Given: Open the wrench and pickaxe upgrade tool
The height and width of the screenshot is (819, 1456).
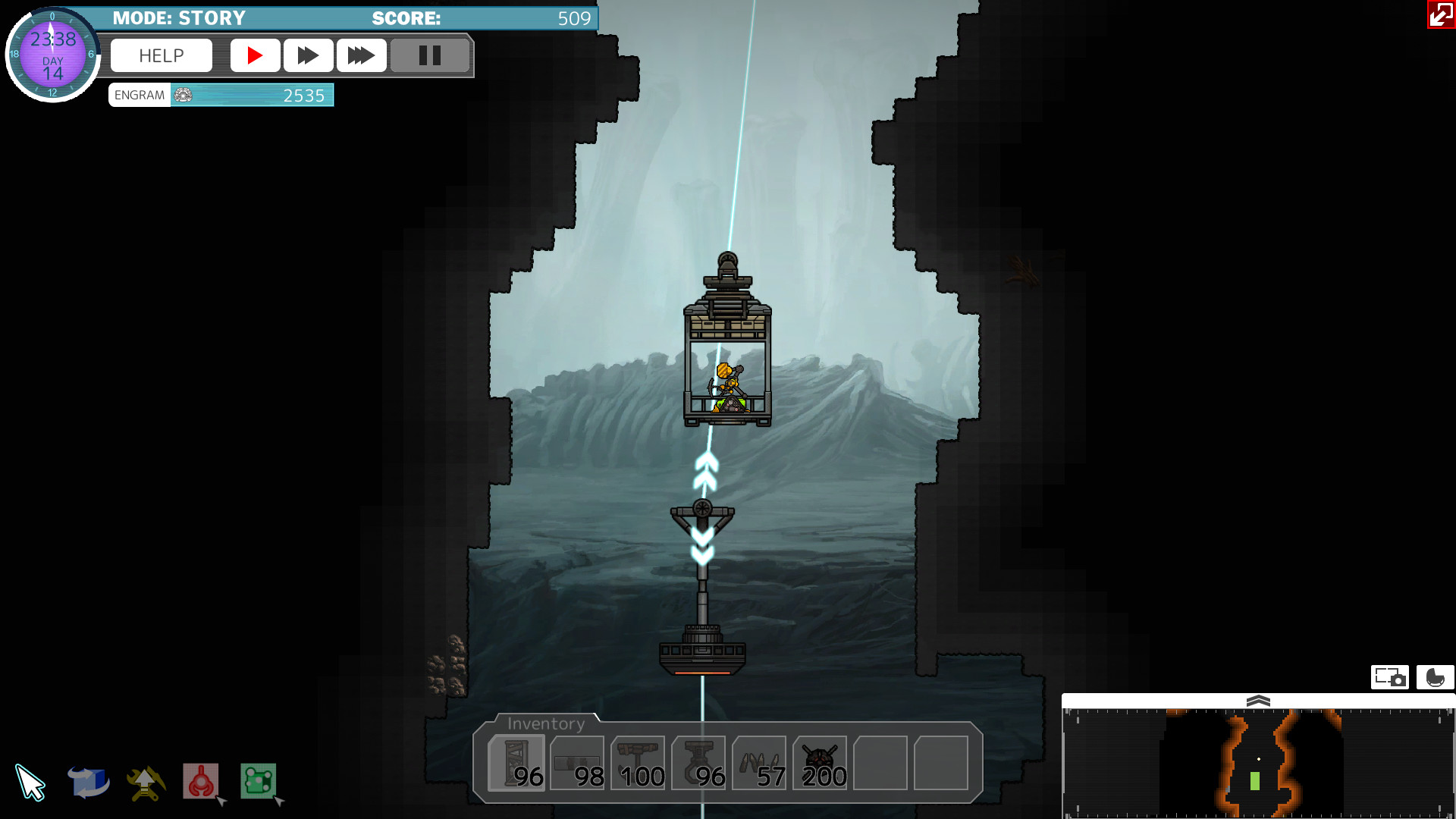Looking at the screenshot, I should coord(146,783).
